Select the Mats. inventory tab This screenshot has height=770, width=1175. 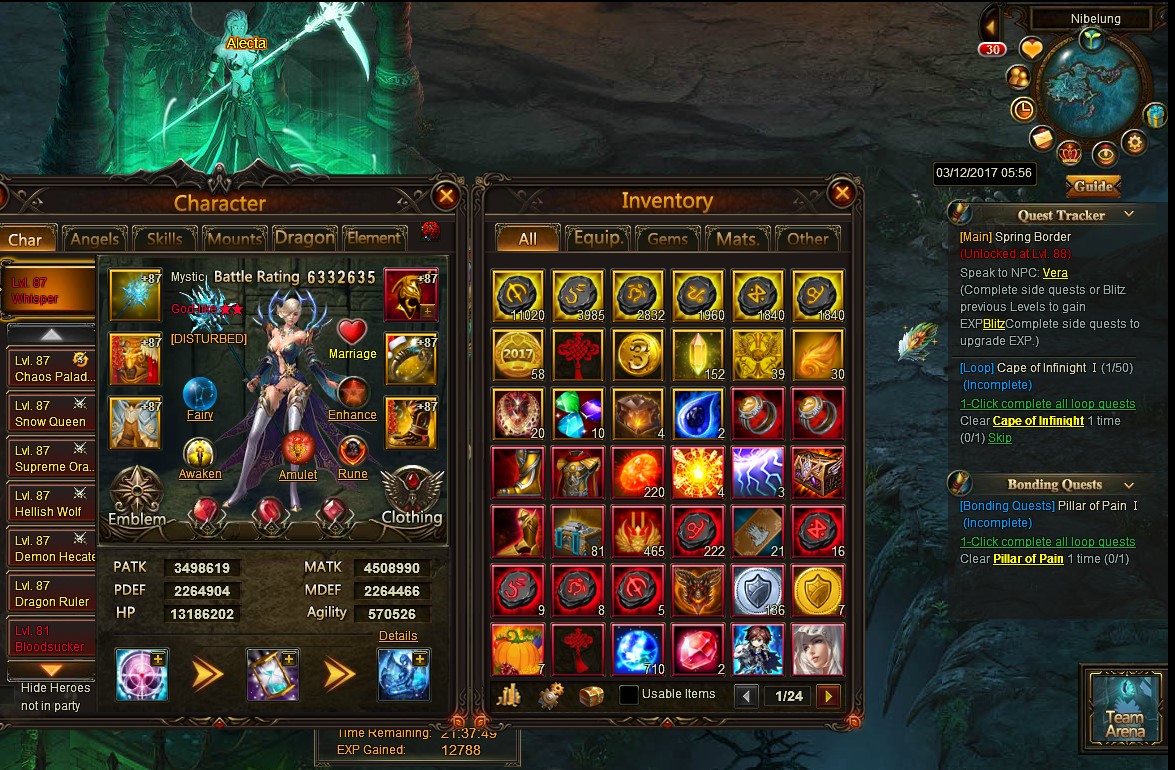737,239
